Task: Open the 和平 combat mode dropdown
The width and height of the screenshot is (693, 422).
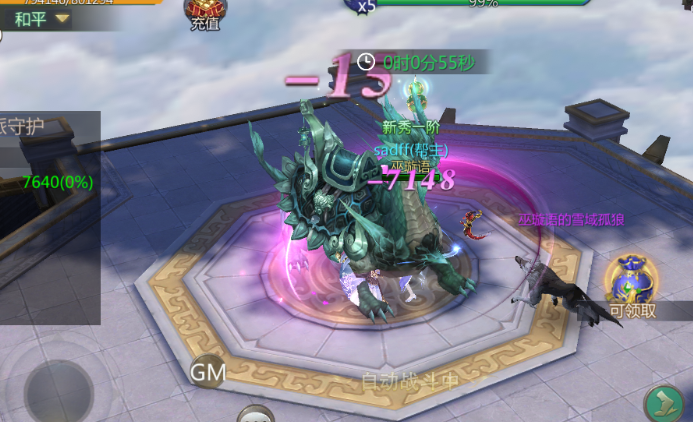Action: click(40, 18)
